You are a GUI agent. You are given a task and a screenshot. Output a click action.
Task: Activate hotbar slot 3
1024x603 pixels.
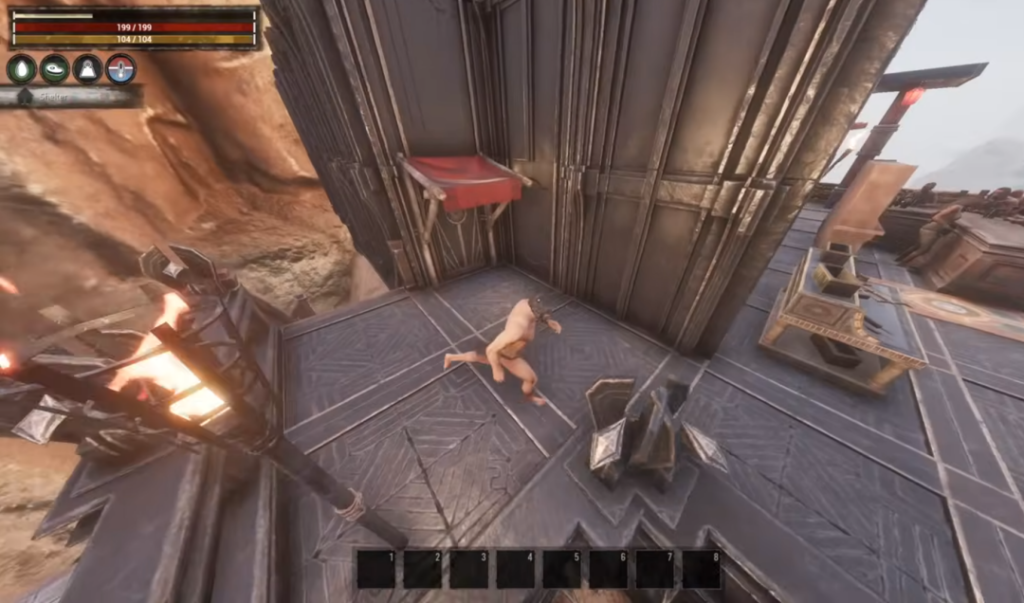pyautogui.click(x=469, y=569)
